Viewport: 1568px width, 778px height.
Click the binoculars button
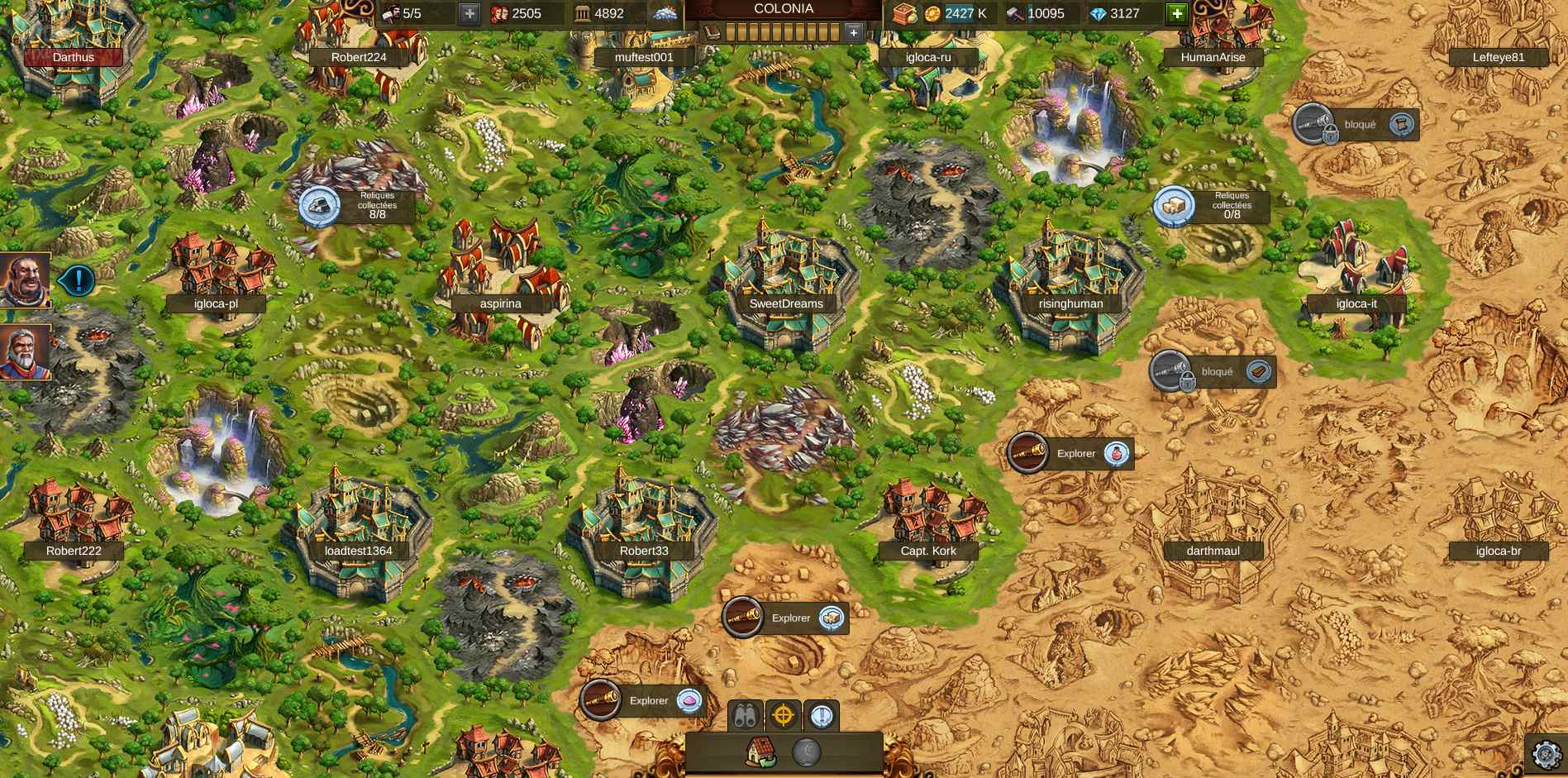(746, 716)
